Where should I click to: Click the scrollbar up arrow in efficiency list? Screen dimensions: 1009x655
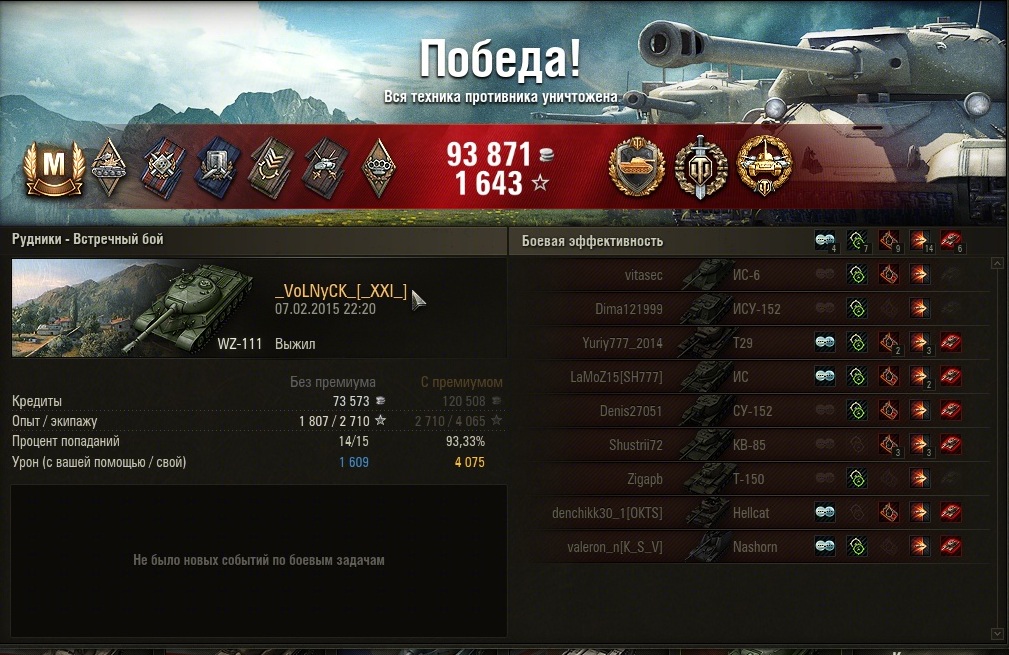[997, 264]
